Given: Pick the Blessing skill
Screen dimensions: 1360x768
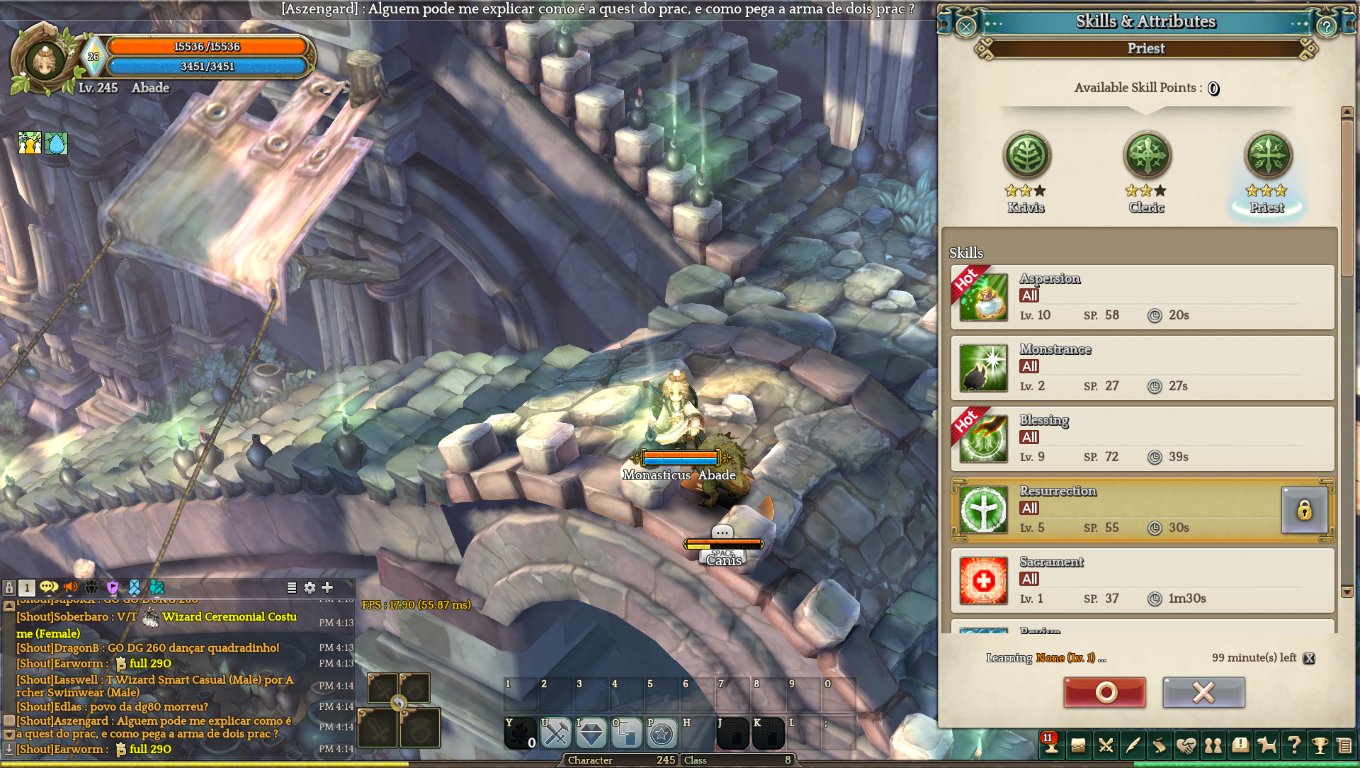Looking at the screenshot, I should click(983, 438).
